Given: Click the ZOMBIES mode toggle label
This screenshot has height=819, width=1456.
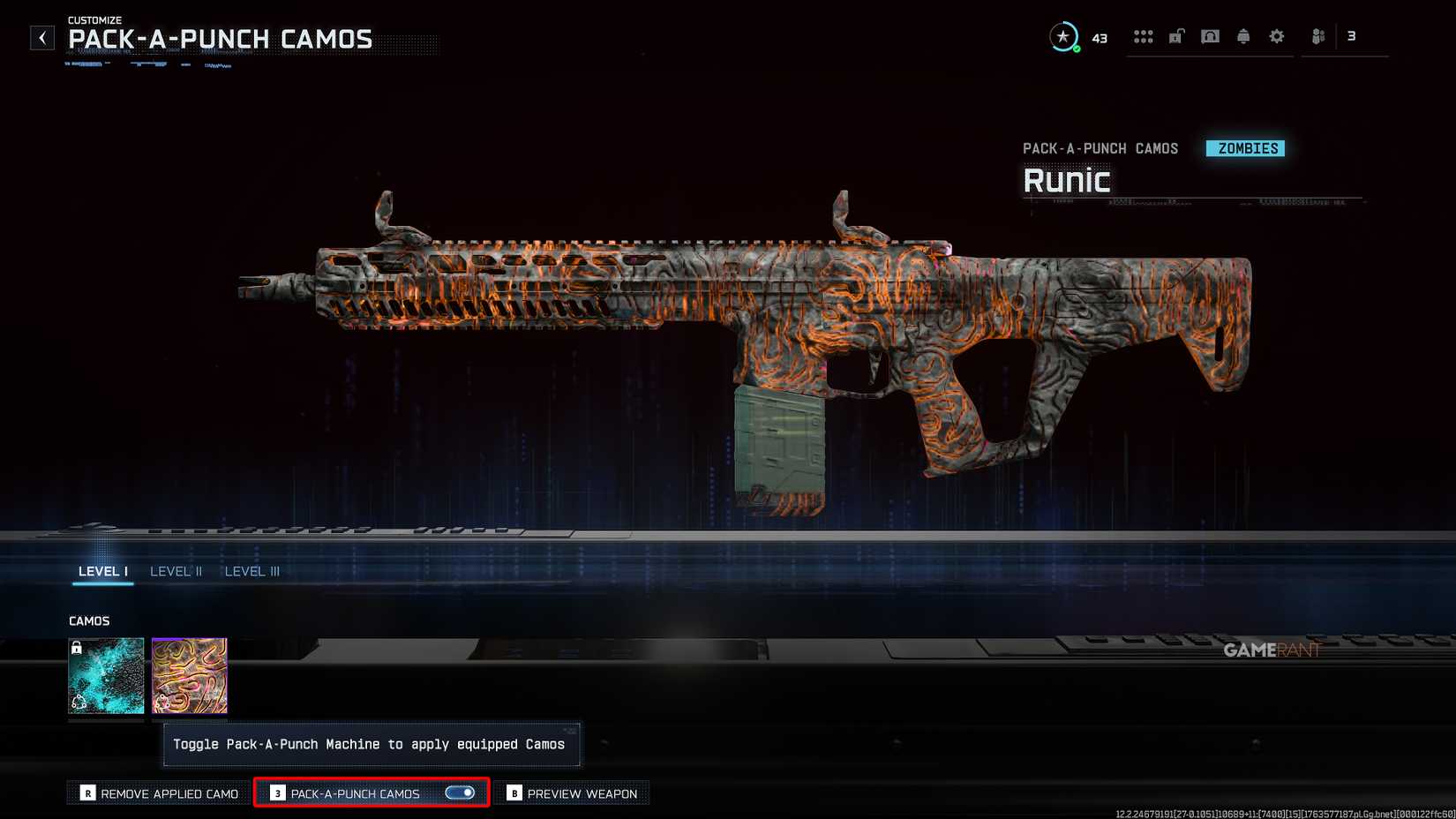Looking at the screenshot, I should coord(1245,148).
